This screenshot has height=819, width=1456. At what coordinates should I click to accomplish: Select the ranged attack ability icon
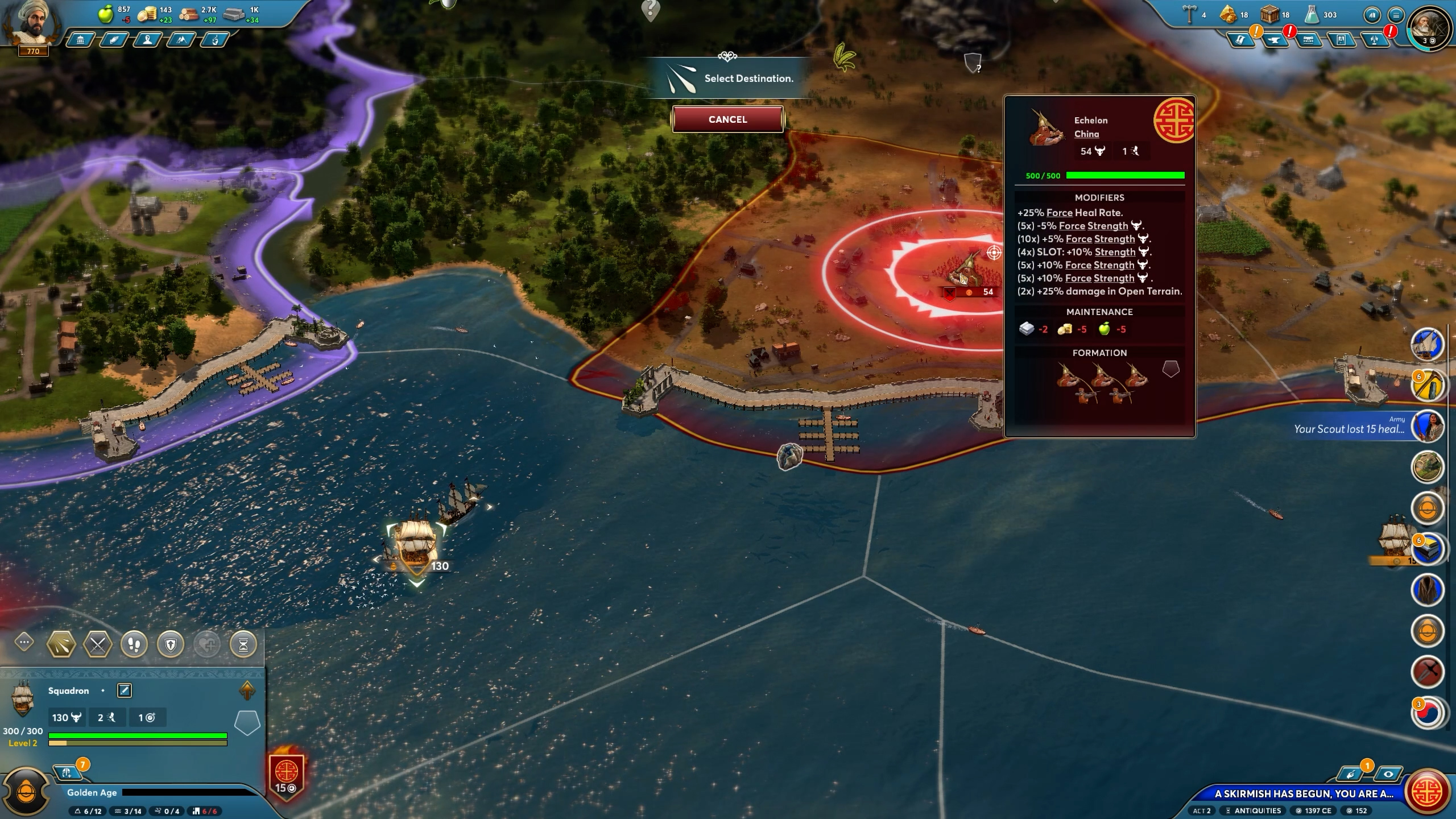61,644
